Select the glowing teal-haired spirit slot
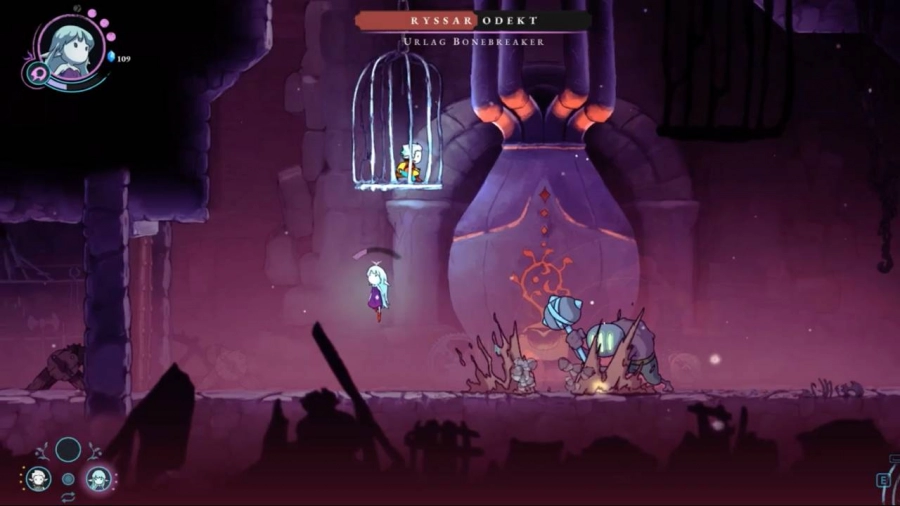 pyautogui.click(x=97, y=478)
